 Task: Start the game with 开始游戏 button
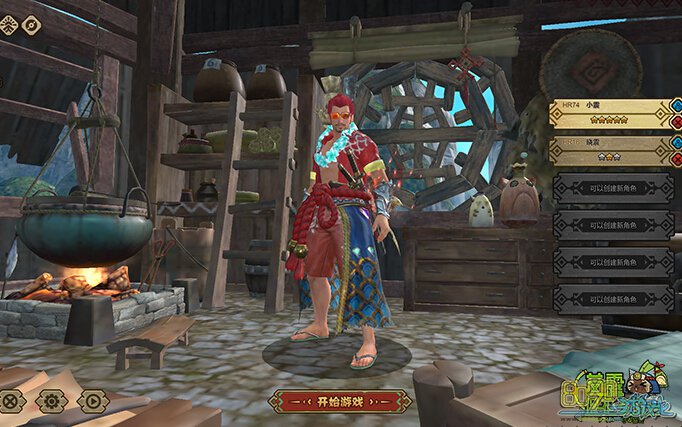pos(340,401)
